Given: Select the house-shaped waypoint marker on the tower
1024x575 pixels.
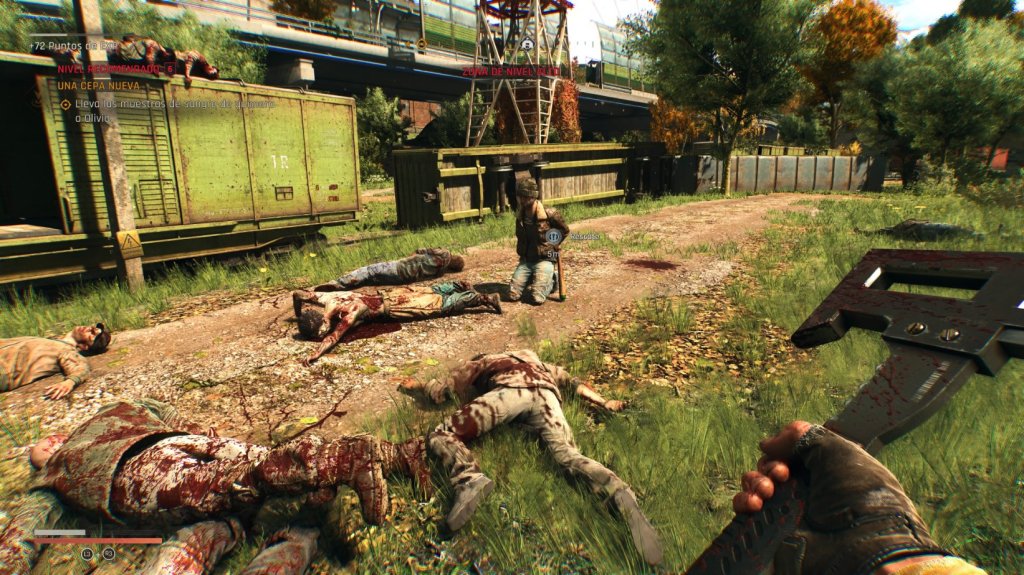Looking at the screenshot, I should [x=527, y=44].
